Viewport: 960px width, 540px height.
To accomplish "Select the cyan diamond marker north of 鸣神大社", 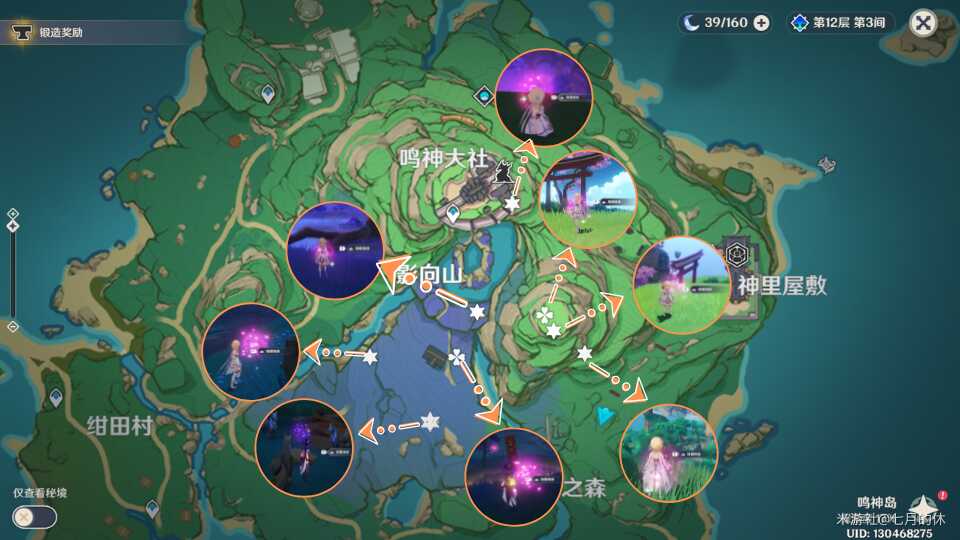I will [485, 96].
